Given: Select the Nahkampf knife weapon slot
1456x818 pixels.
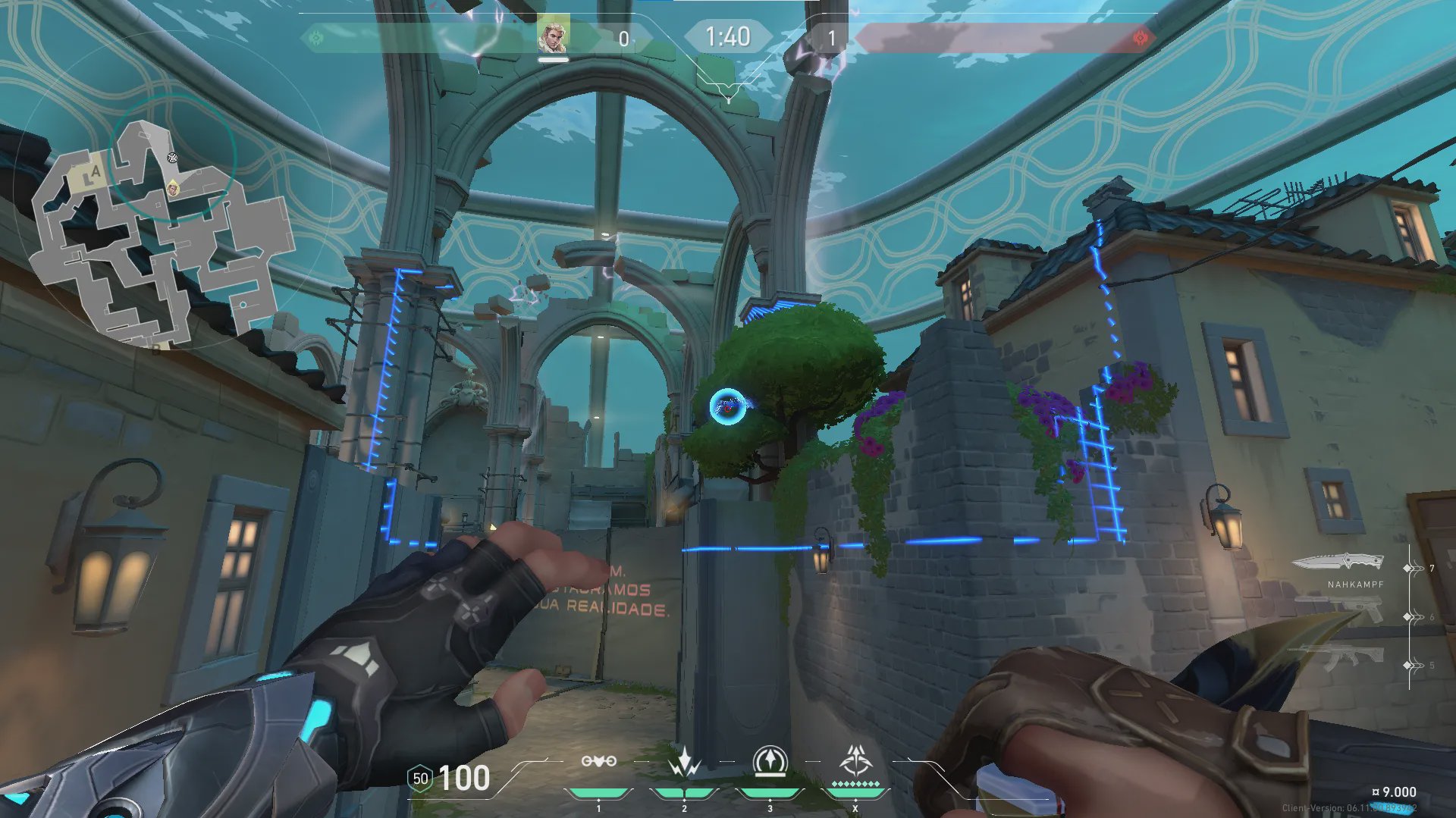Looking at the screenshot, I should pos(1338,563).
